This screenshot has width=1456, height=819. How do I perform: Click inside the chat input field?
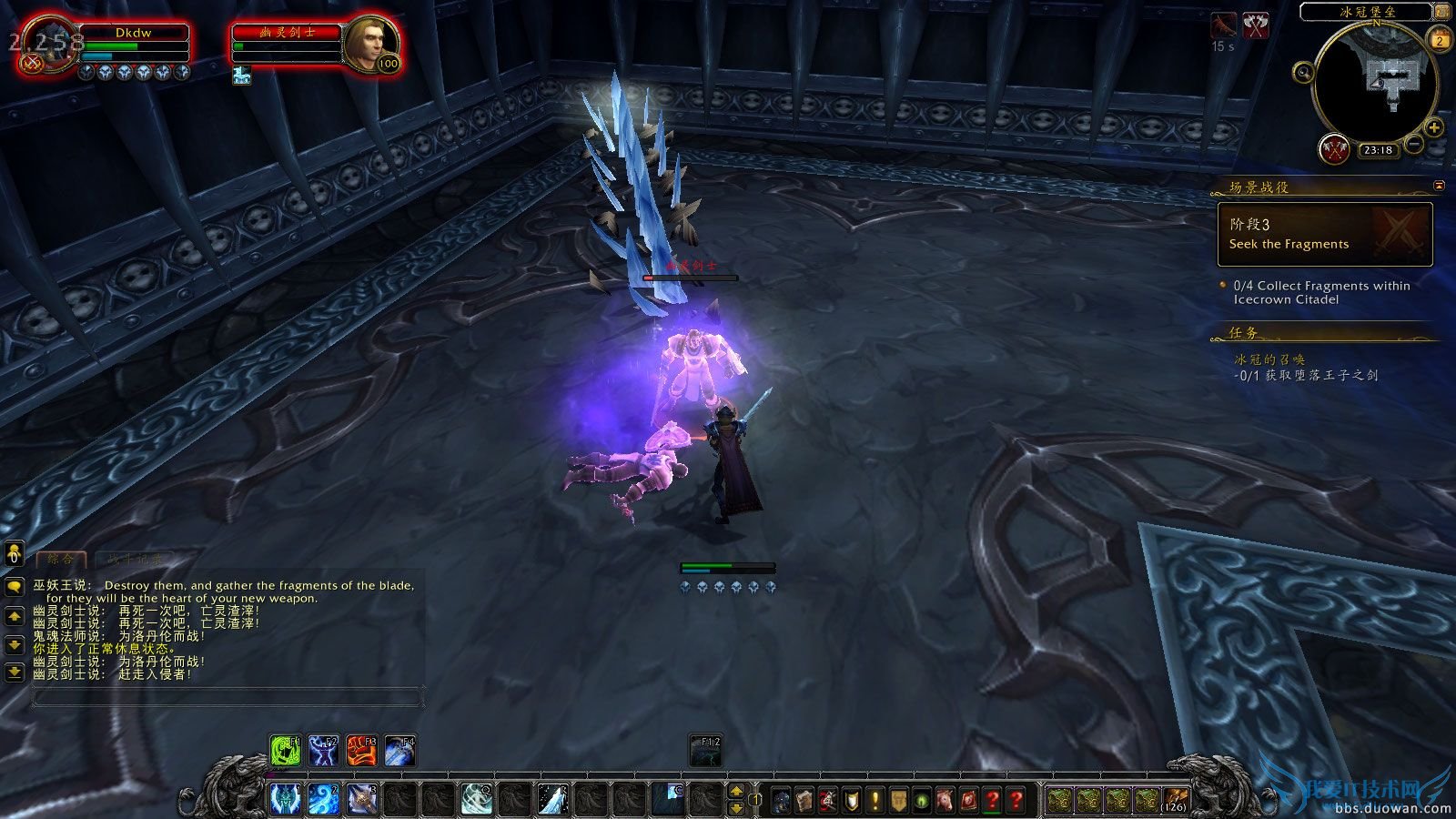[227, 696]
